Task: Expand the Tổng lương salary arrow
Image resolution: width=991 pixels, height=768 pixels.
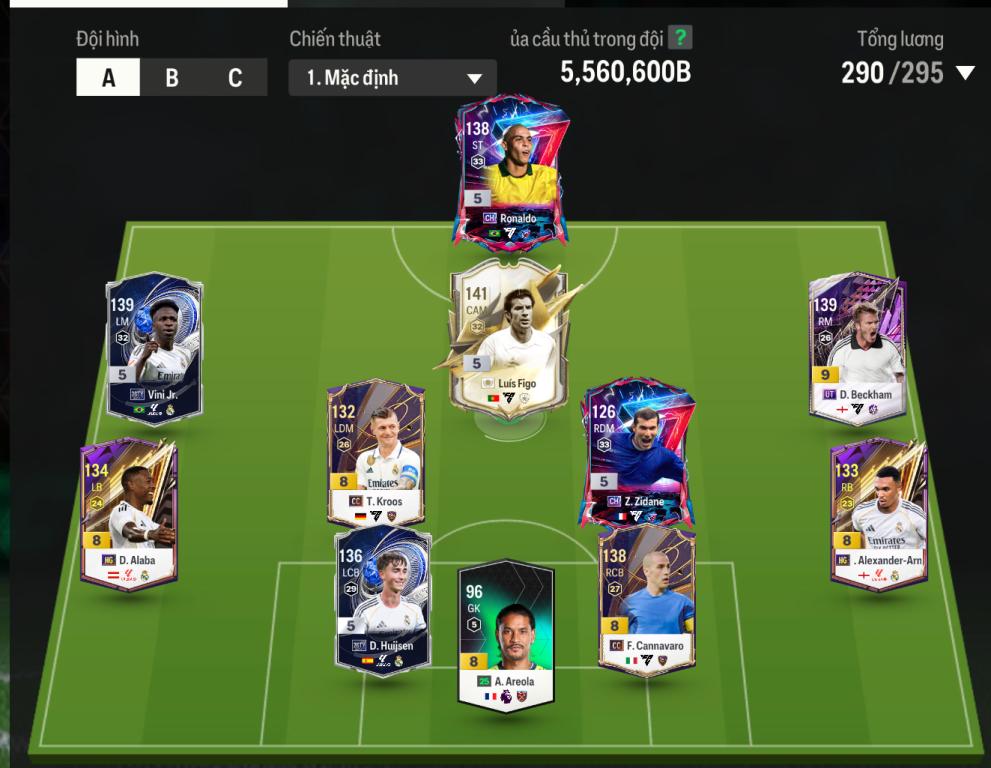Action: 965,73
